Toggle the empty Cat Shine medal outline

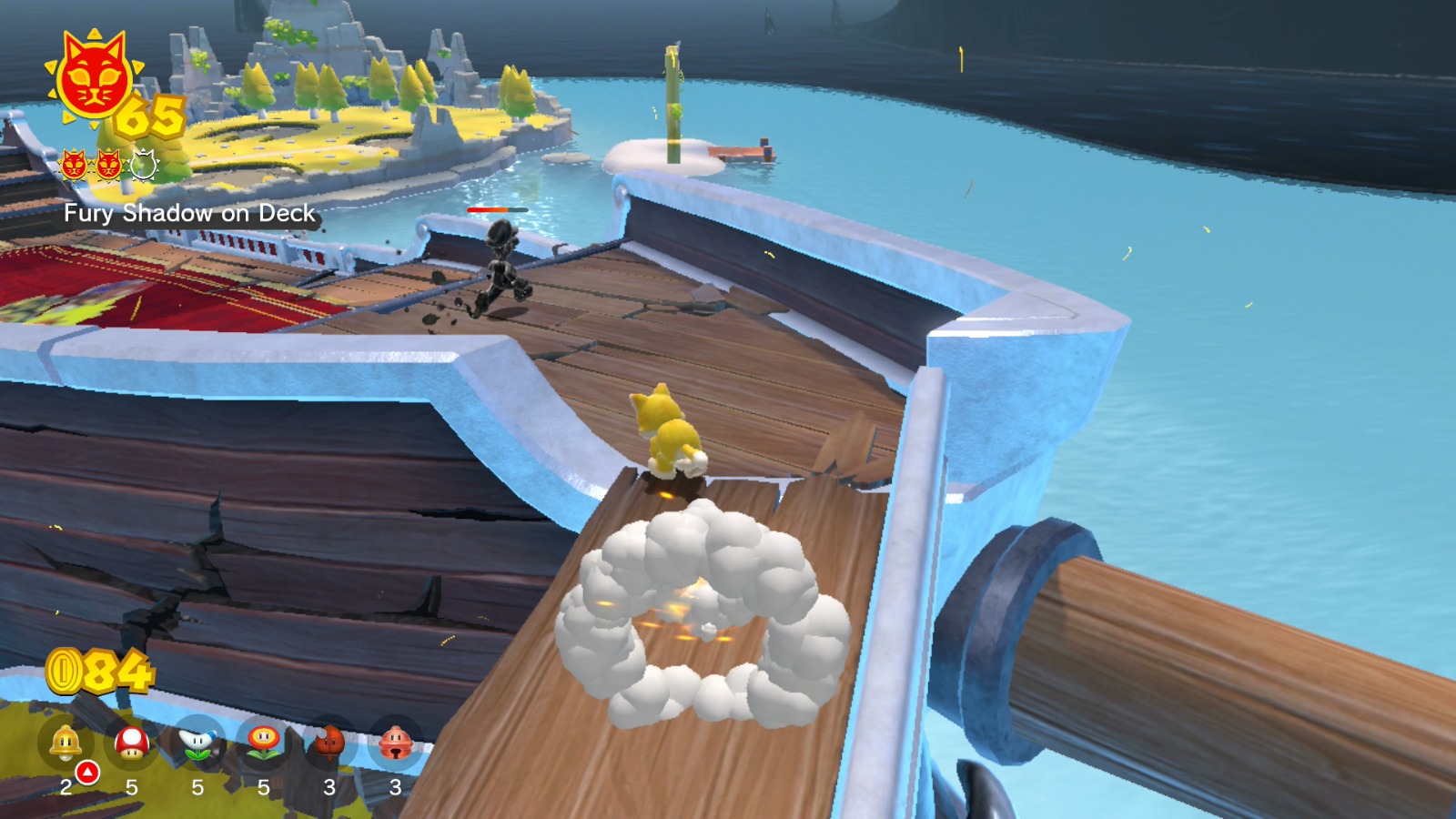142,167
